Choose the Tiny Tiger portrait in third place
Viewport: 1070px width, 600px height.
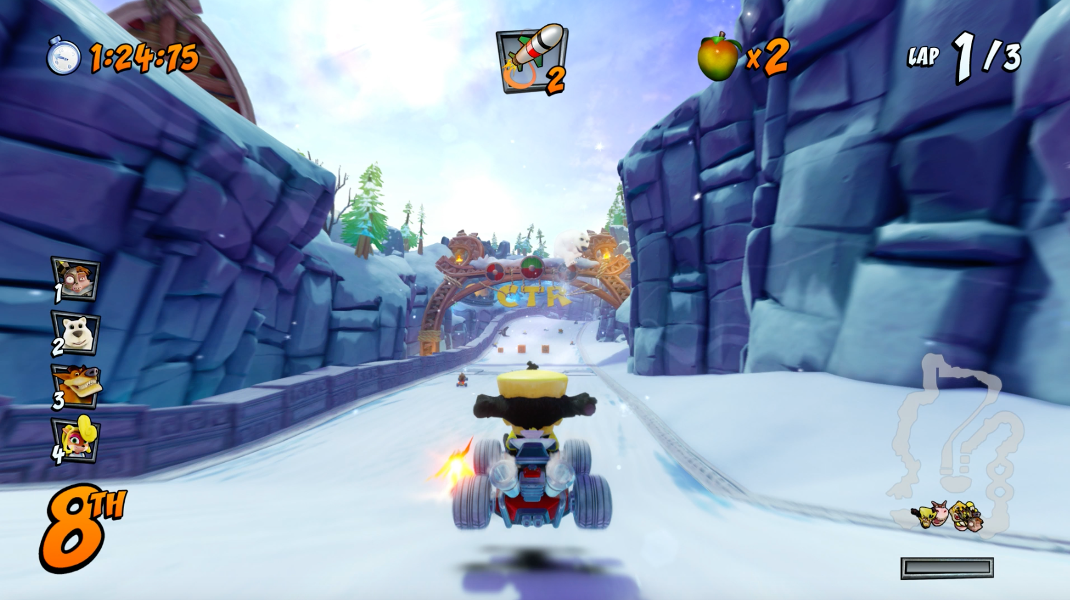tap(76, 386)
